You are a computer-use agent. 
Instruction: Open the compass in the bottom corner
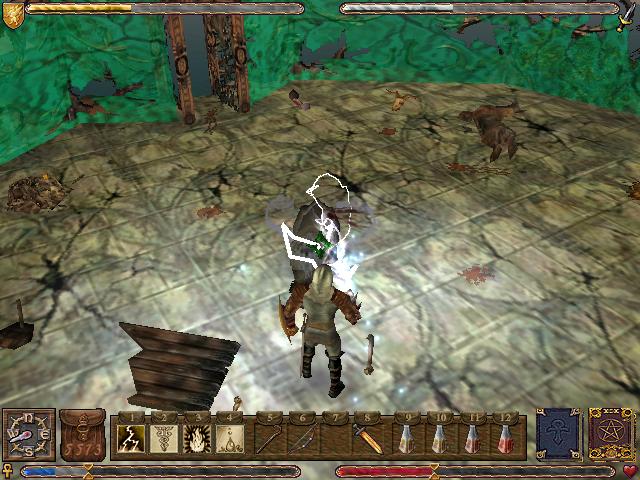coord(28,436)
